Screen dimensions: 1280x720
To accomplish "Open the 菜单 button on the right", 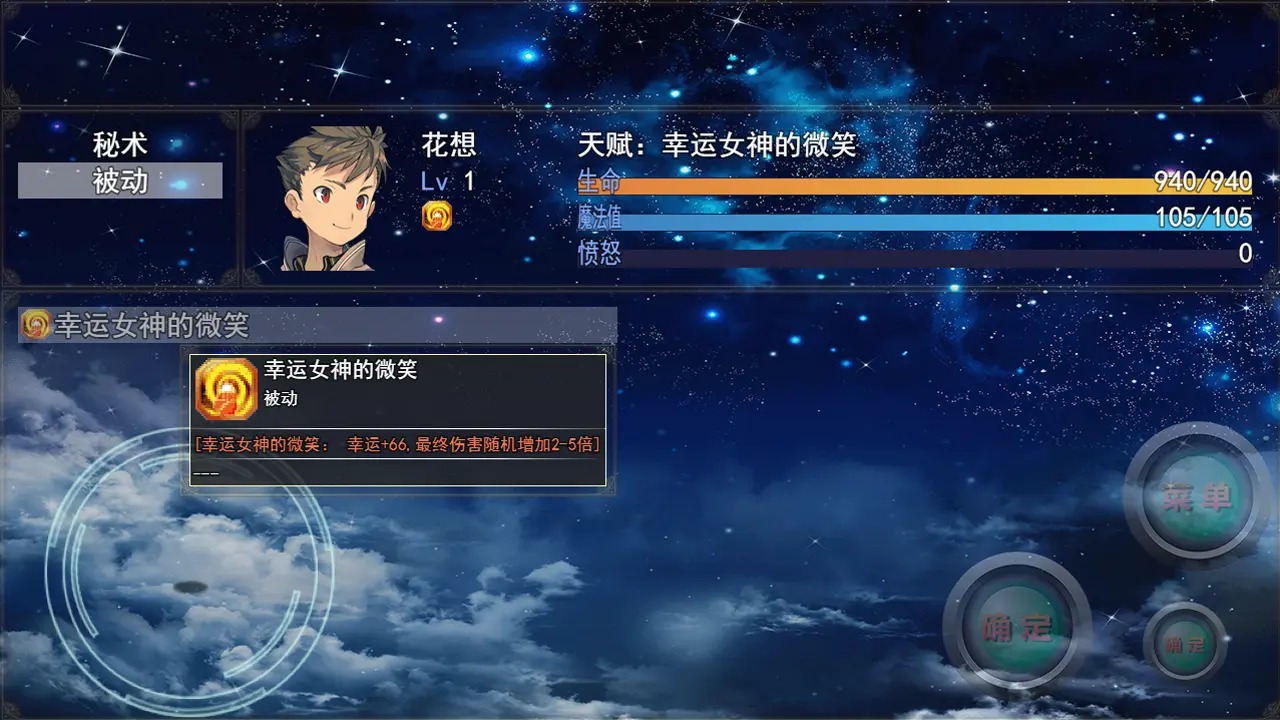I will [x=1196, y=495].
